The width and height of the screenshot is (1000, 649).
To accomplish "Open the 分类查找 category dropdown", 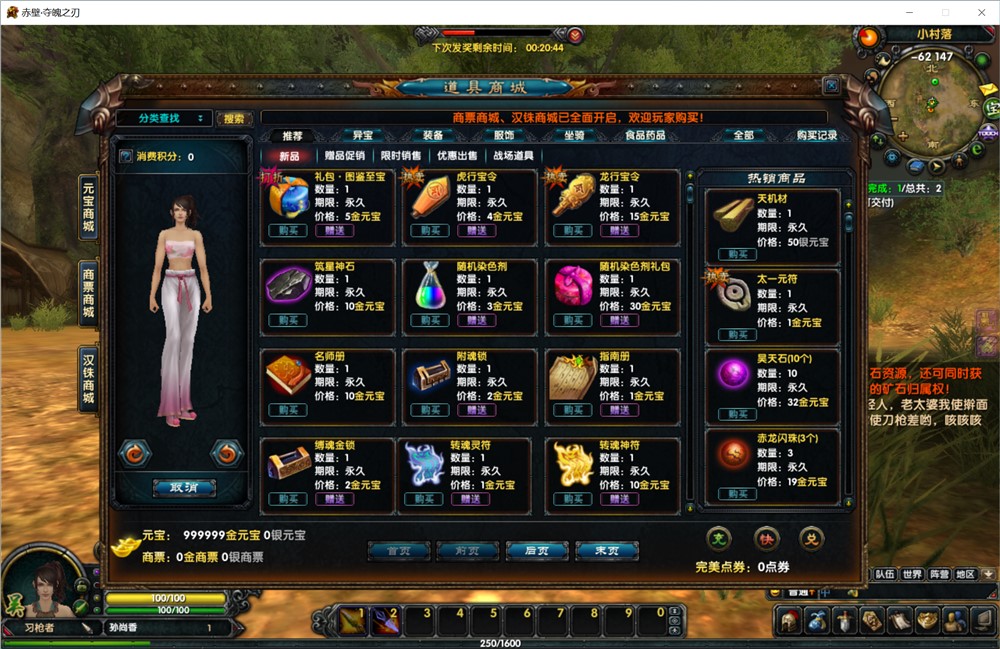I will (x=164, y=118).
